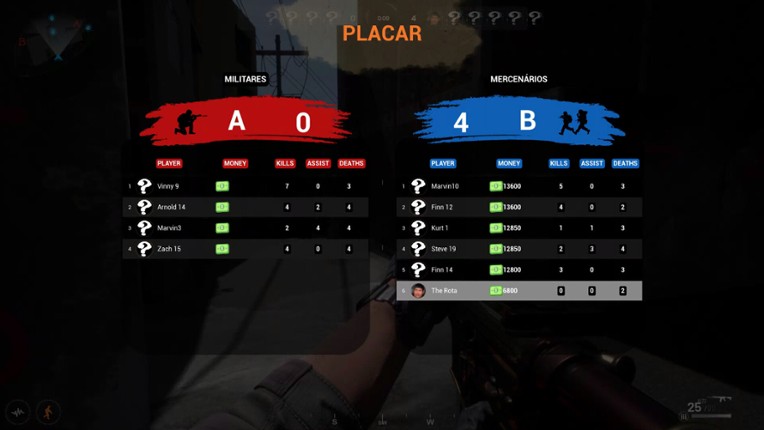Click the blue Mercenários team B banner

click(x=518, y=122)
